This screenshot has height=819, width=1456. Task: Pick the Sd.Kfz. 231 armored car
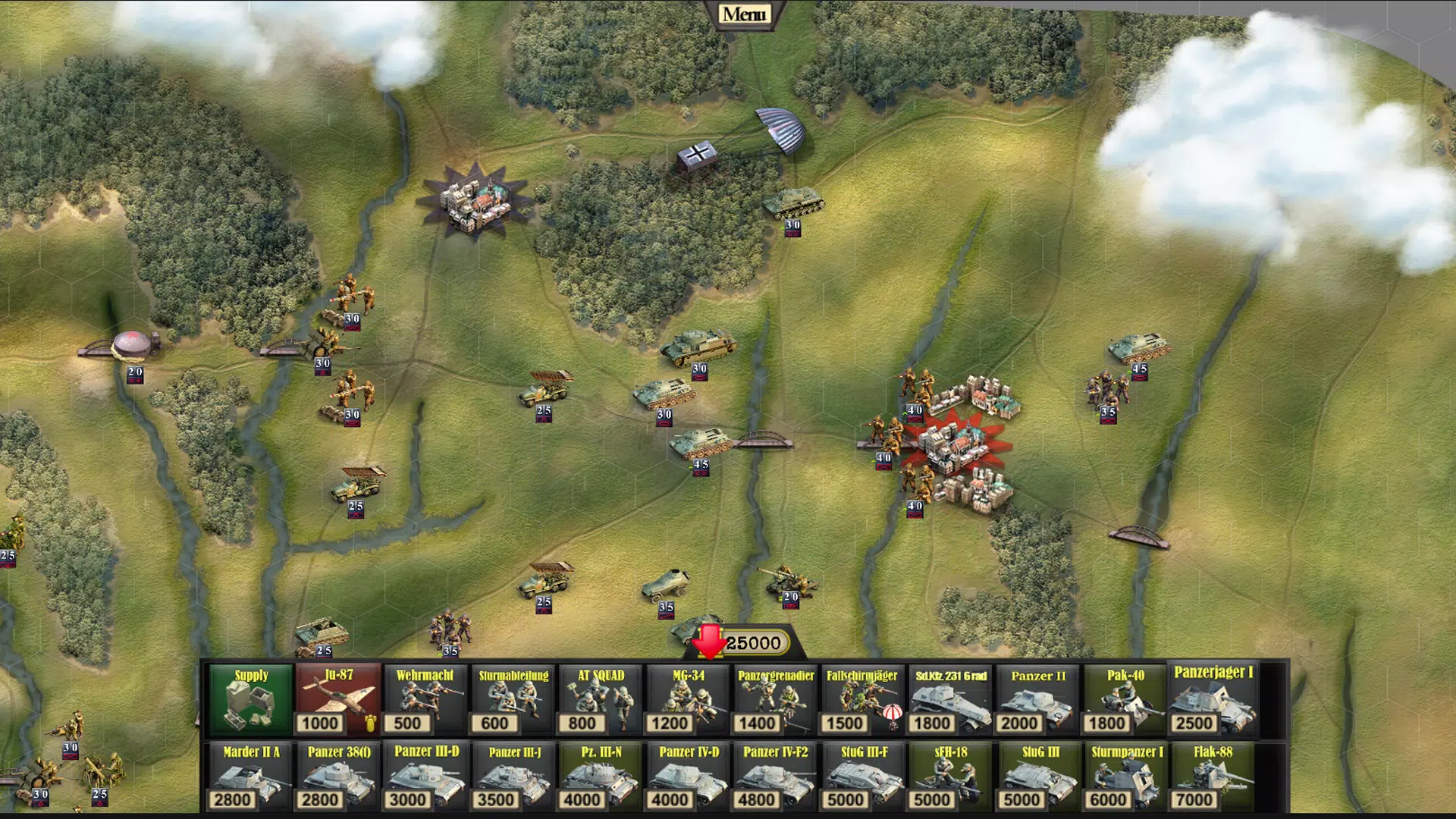pos(950,699)
